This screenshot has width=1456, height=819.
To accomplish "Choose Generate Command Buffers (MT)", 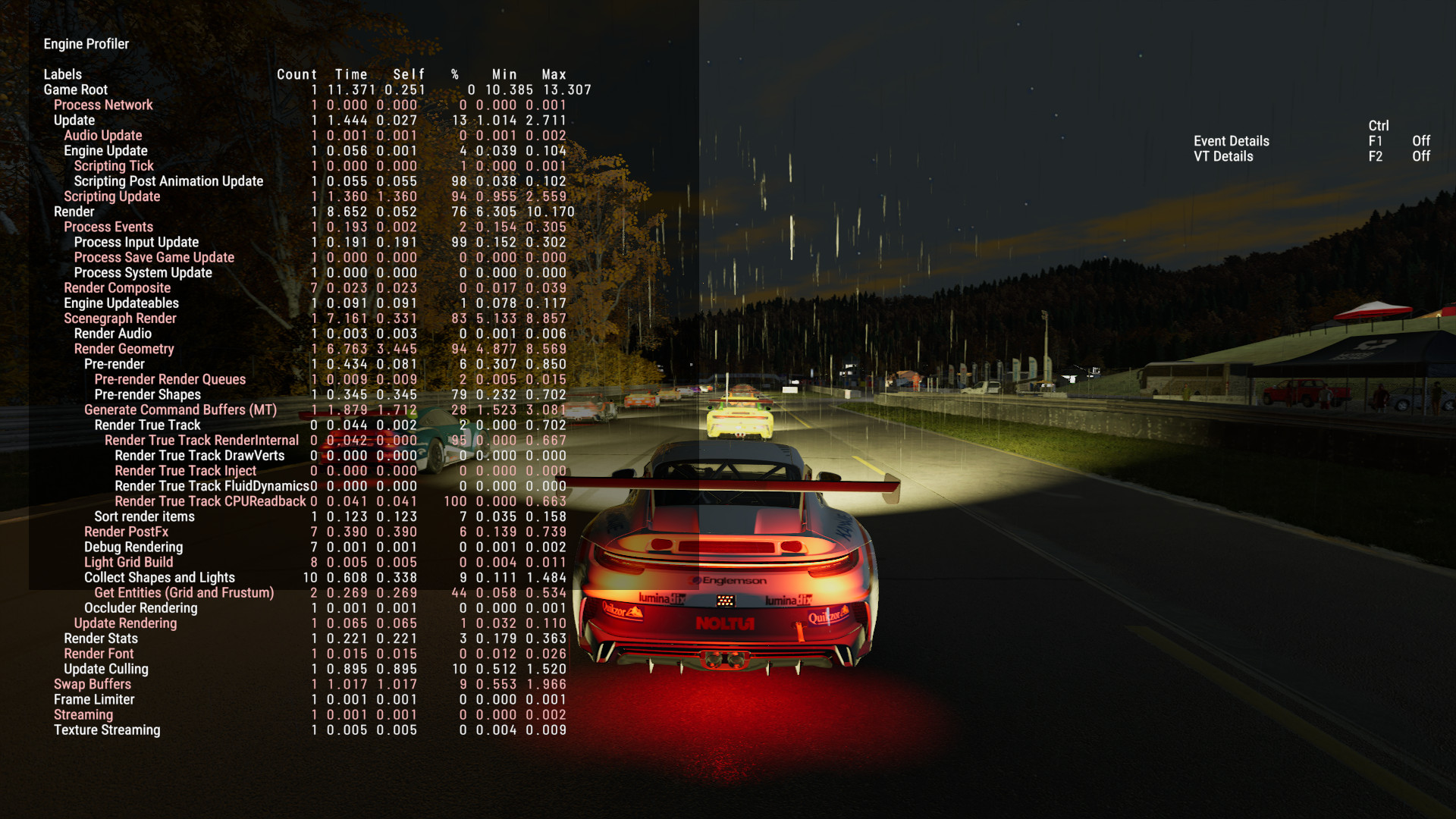I will [180, 409].
